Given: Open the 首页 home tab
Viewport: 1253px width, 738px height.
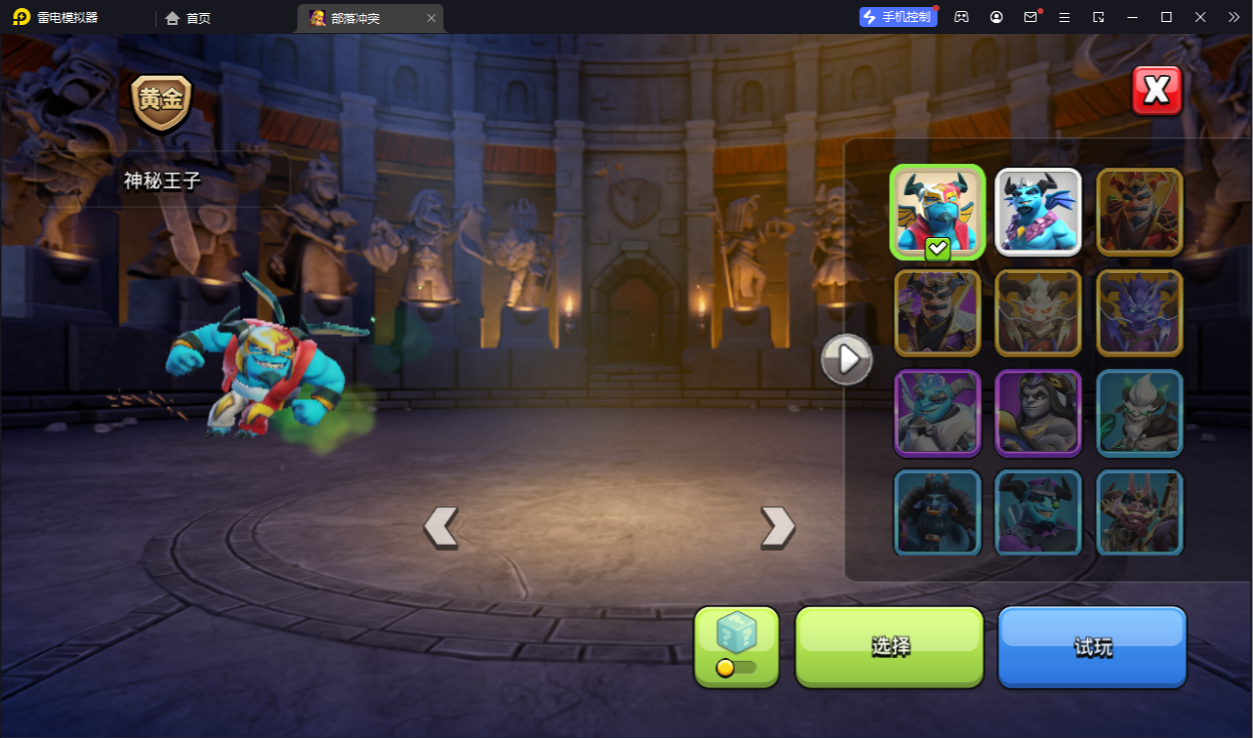Looking at the screenshot, I should tap(188, 18).
